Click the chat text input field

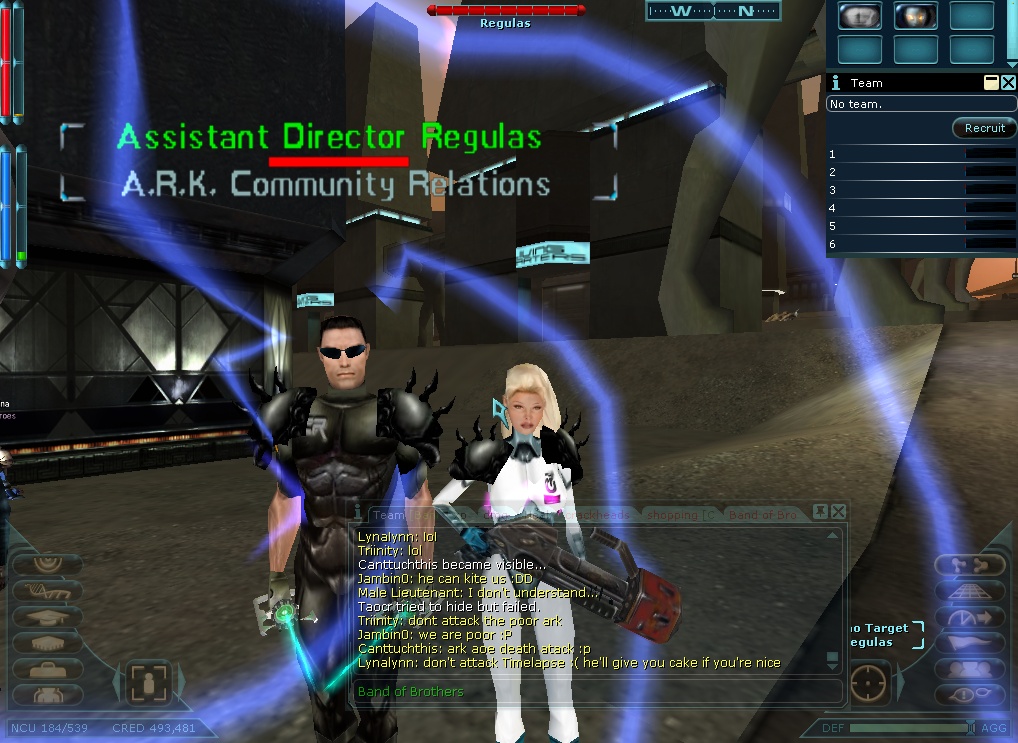pyautogui.click(x=590, y=691)
